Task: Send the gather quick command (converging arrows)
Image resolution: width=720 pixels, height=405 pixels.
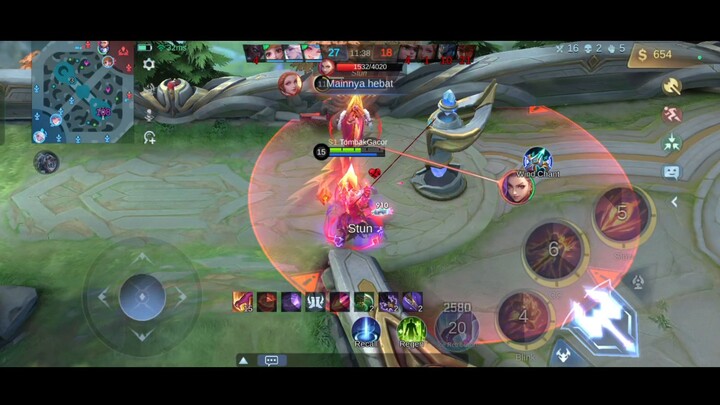Action: (x=672, y=142)
